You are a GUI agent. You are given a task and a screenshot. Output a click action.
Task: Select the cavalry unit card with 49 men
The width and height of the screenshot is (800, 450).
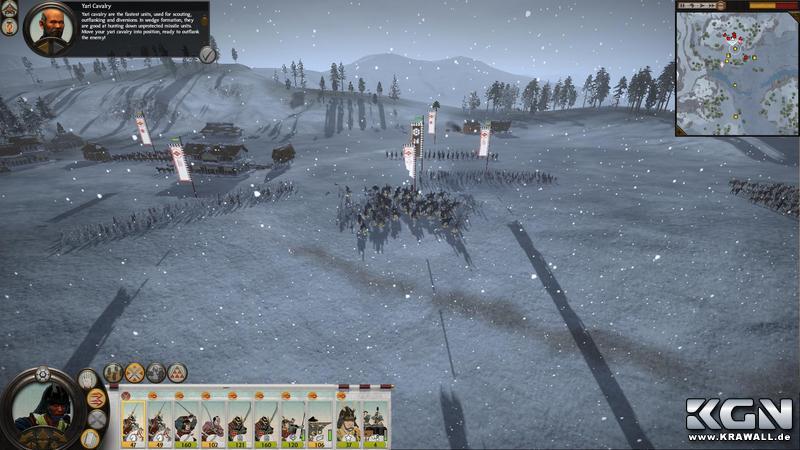pos(159,422)
